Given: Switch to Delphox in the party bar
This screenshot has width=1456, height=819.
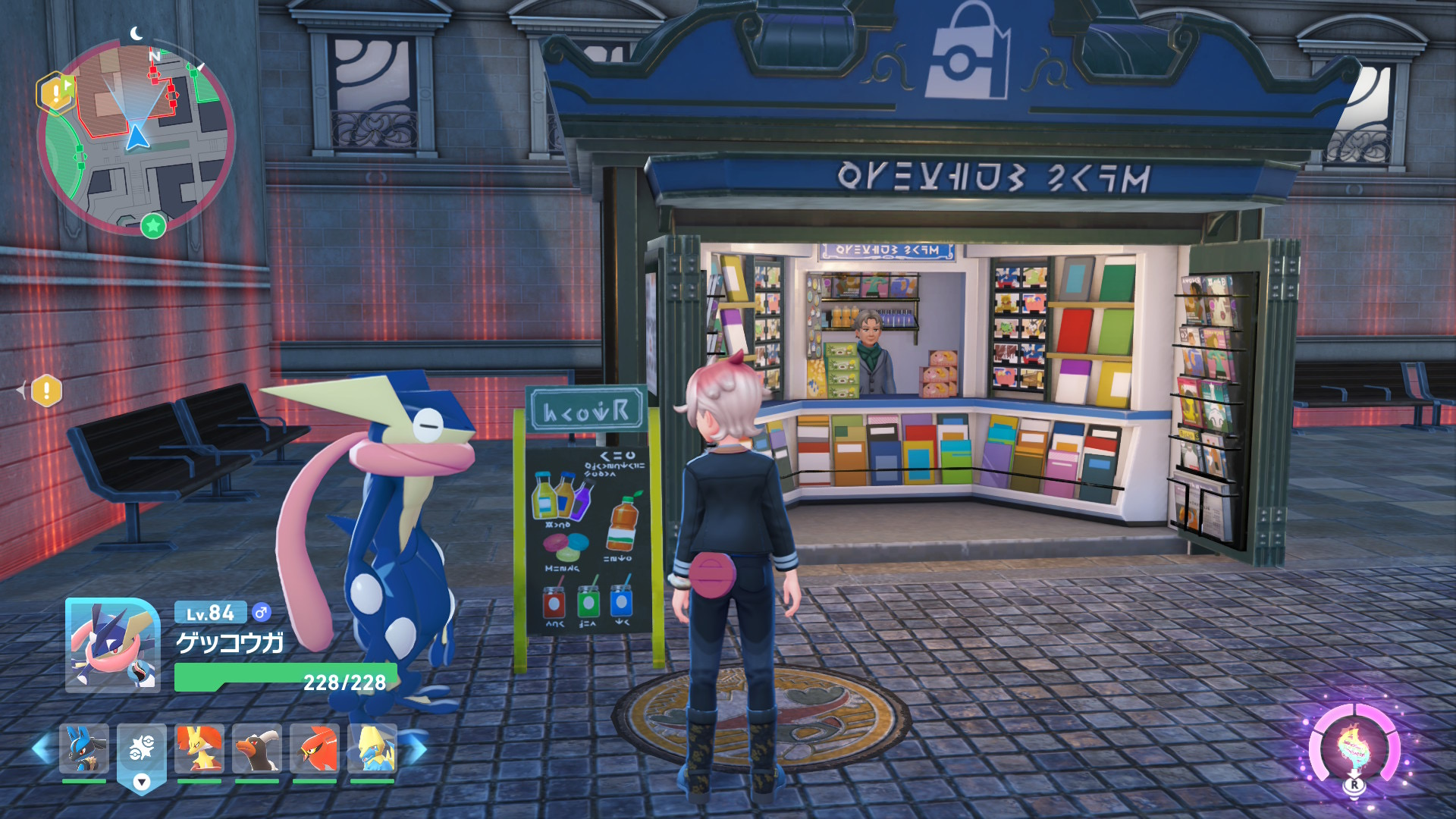Looking at the screenshot, I should (x=199, y=748).
